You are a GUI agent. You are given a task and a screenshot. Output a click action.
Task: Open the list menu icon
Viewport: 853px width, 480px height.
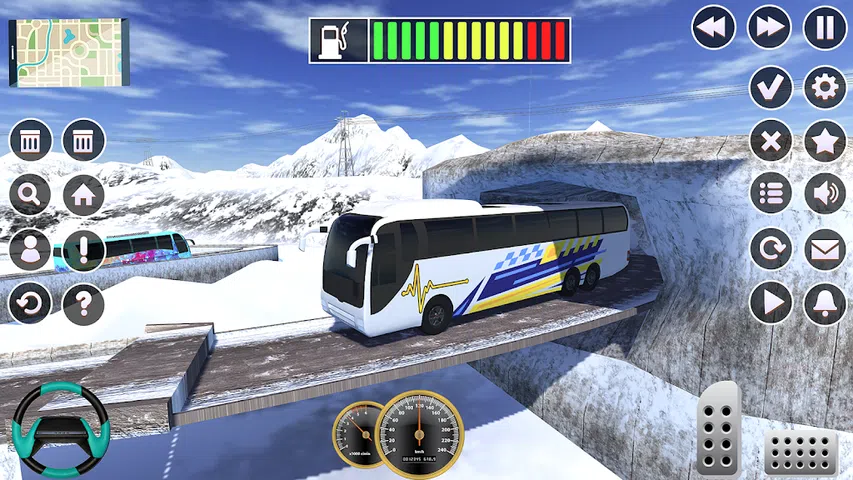770,194
